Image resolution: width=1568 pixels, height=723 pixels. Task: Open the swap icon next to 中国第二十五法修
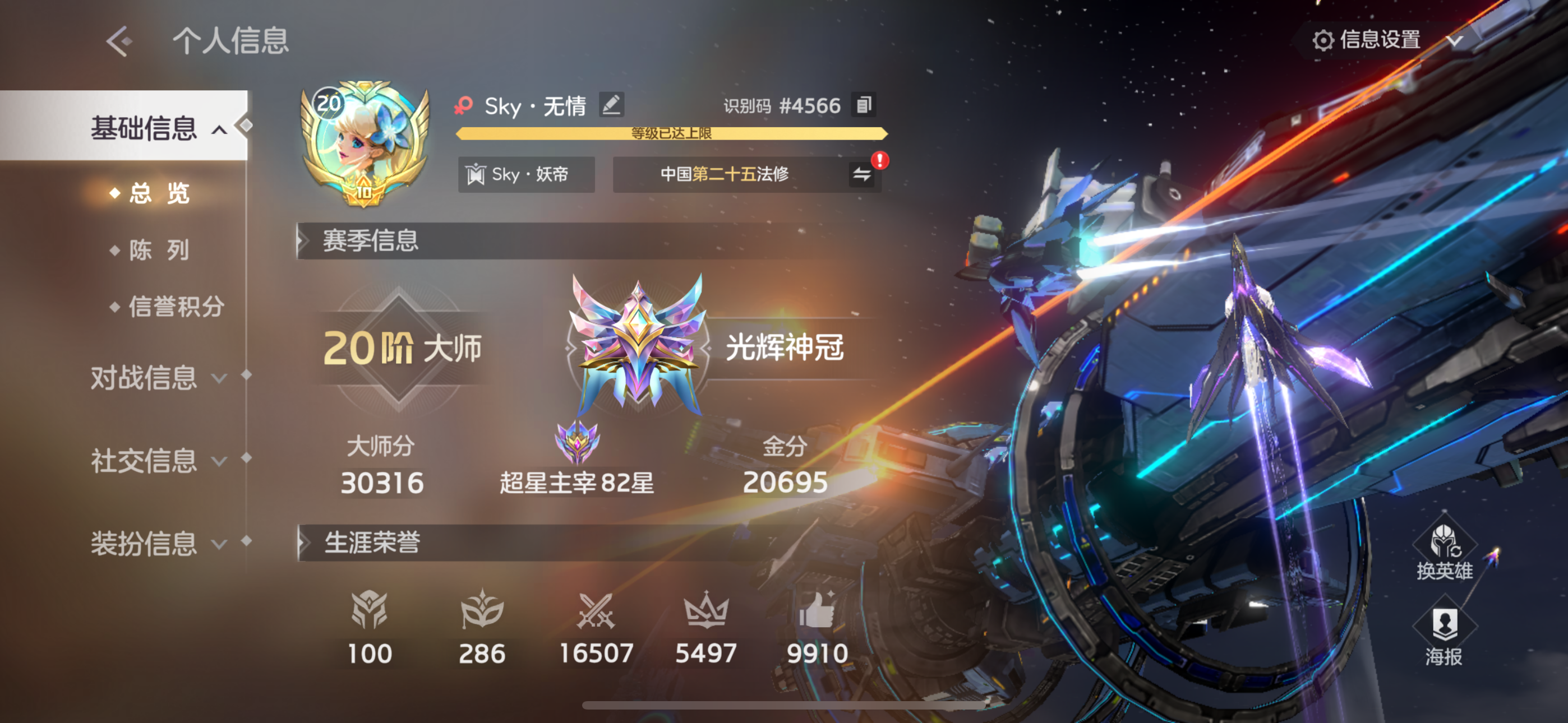862,175
